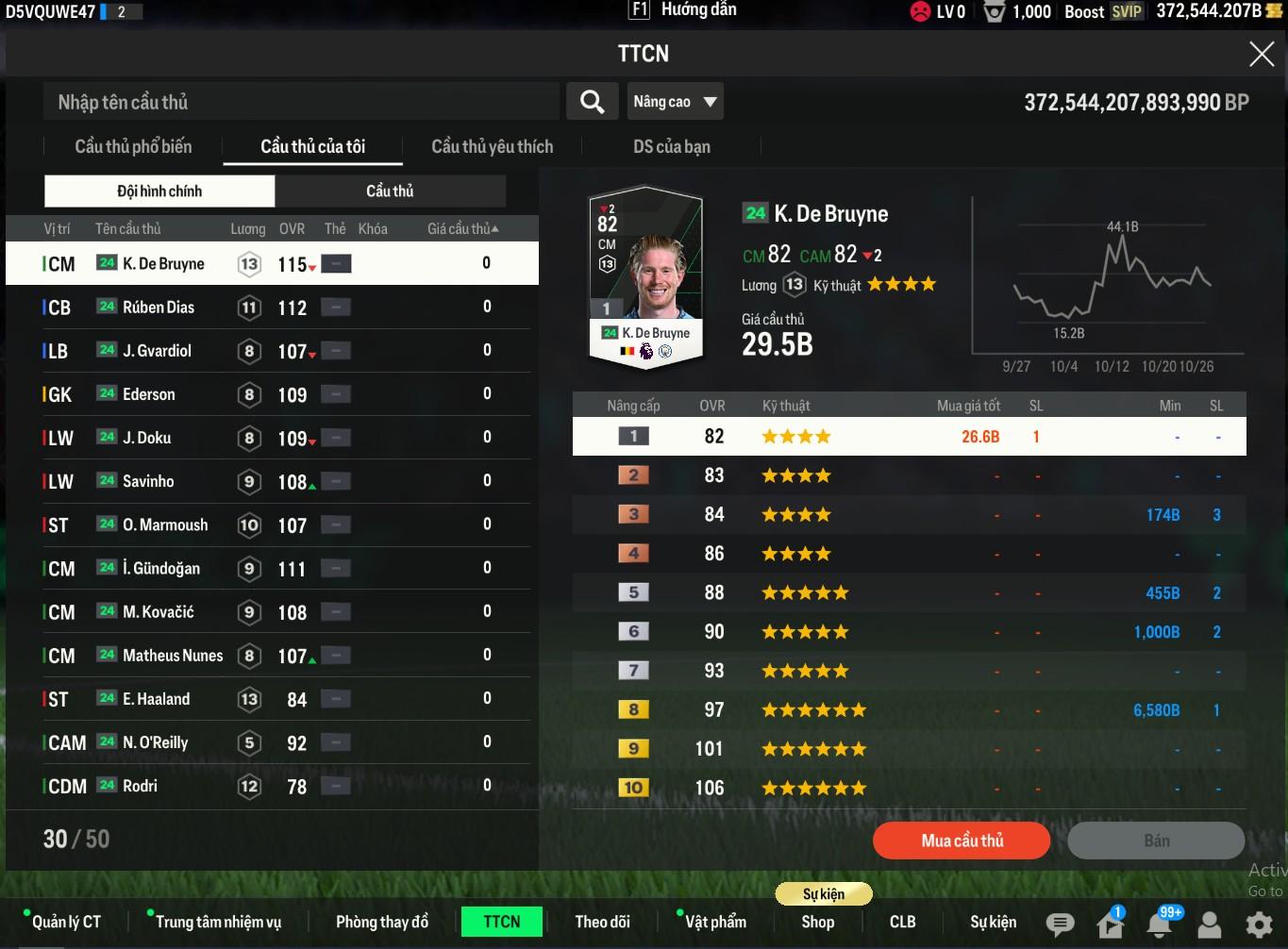Image resolution: width=1288 pixels, height=949 pixels.
Task: Open the Shop menu
Action: click(x=817, y=922)
